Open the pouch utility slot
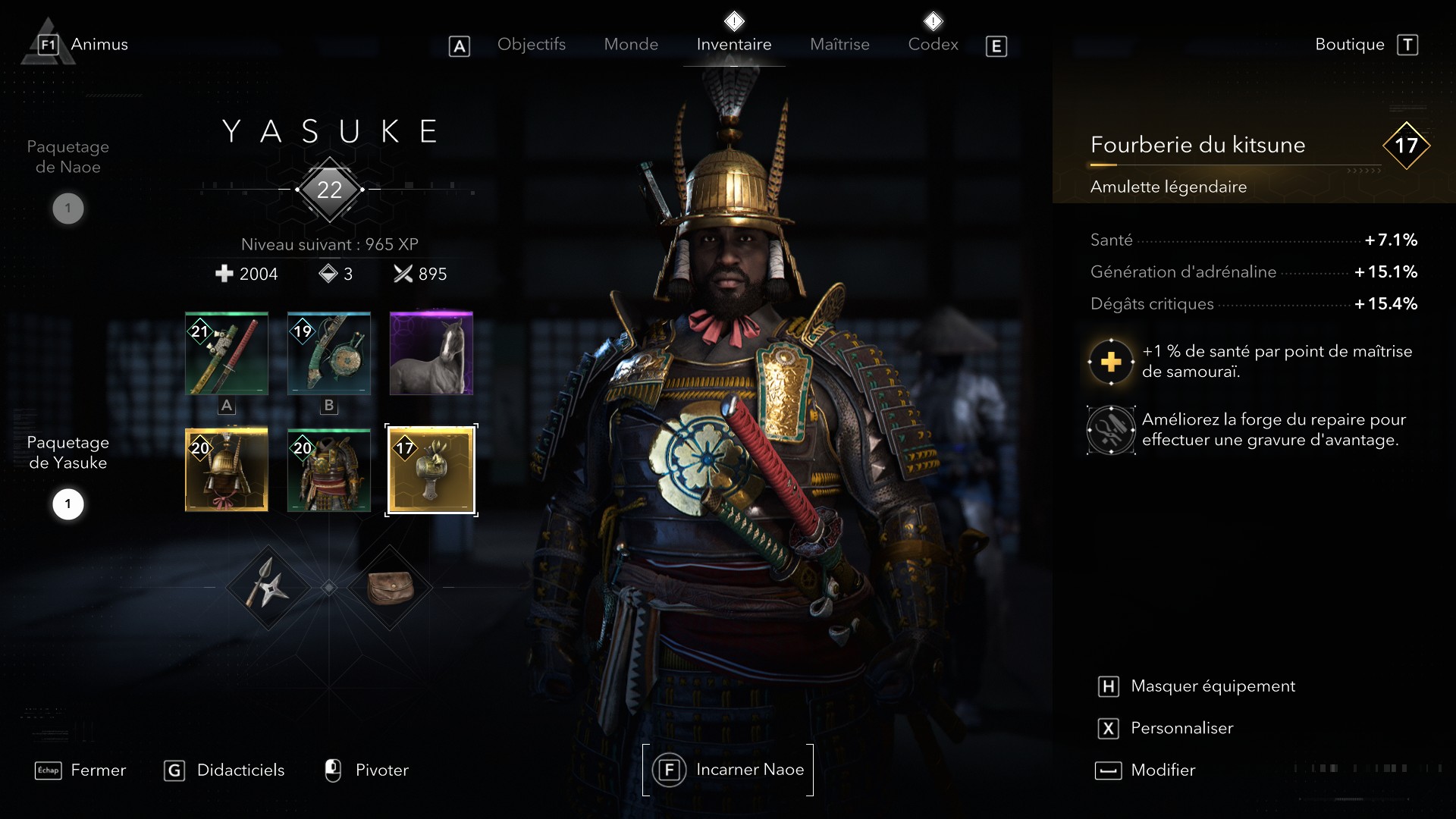The image size is (1456, 819). pyautogui.click(x=391, y=588)
